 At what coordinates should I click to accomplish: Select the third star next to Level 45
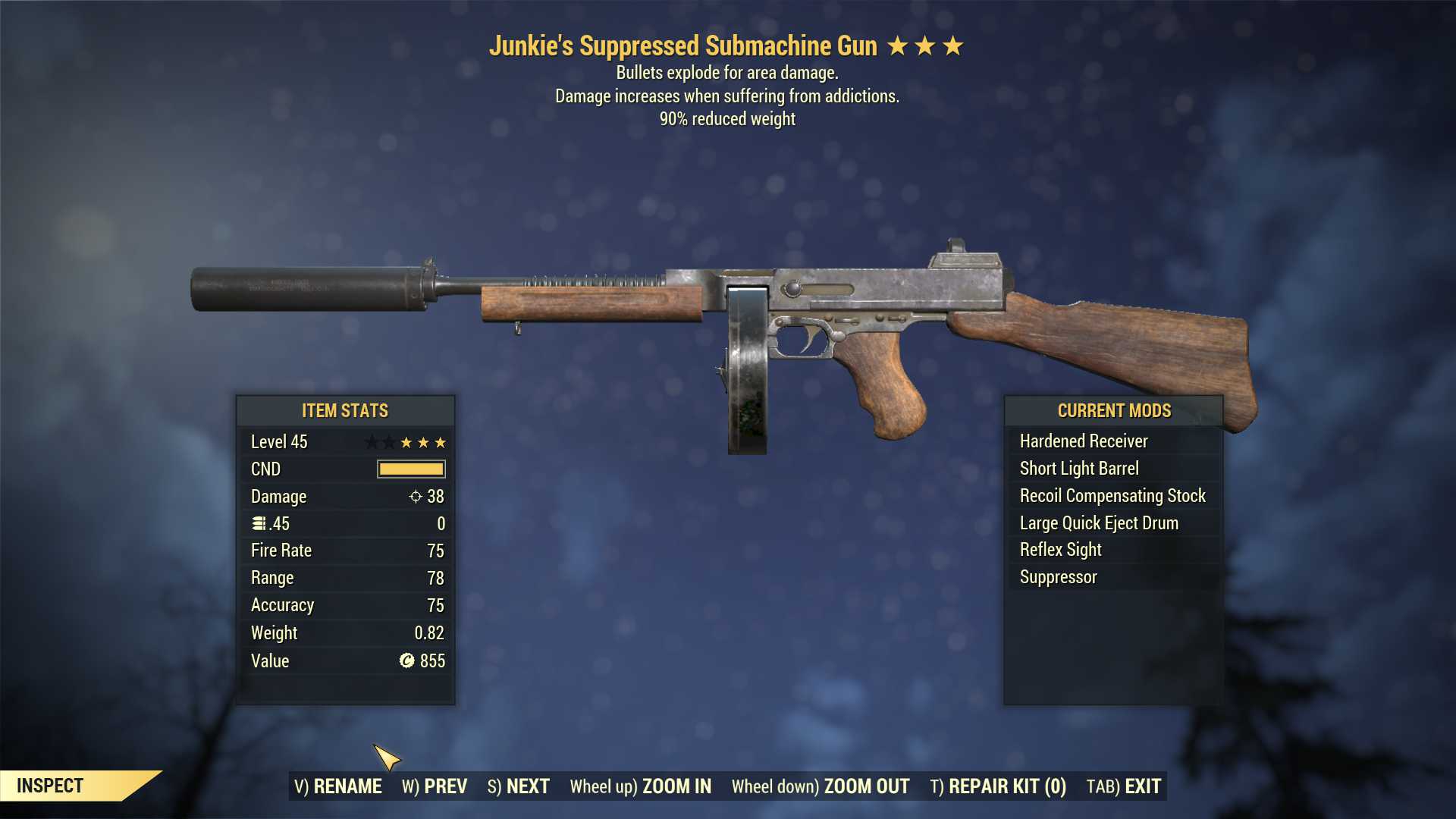(441, 441)
